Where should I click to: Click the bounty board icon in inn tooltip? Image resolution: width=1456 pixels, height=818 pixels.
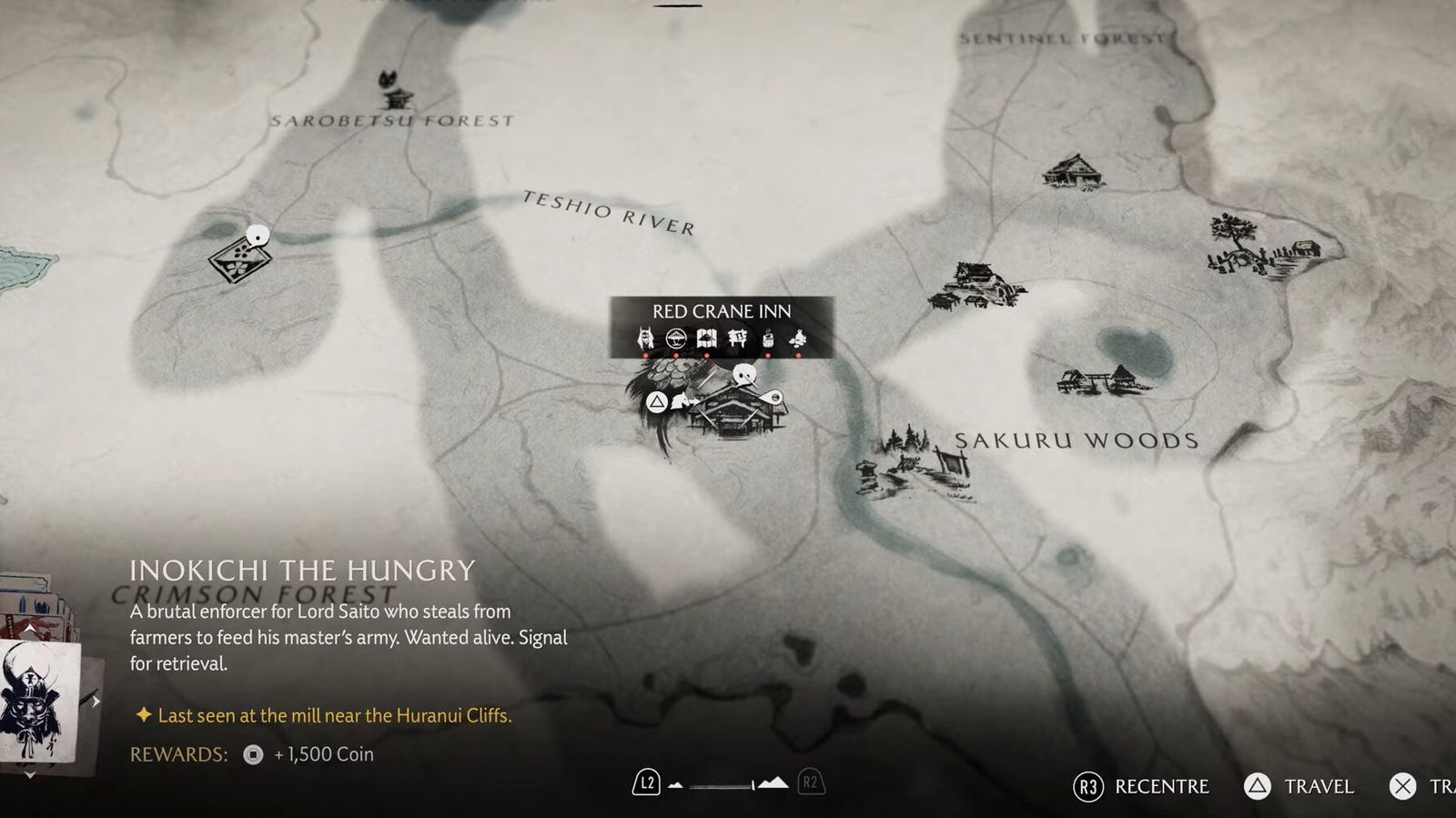(x=737, y=339)
